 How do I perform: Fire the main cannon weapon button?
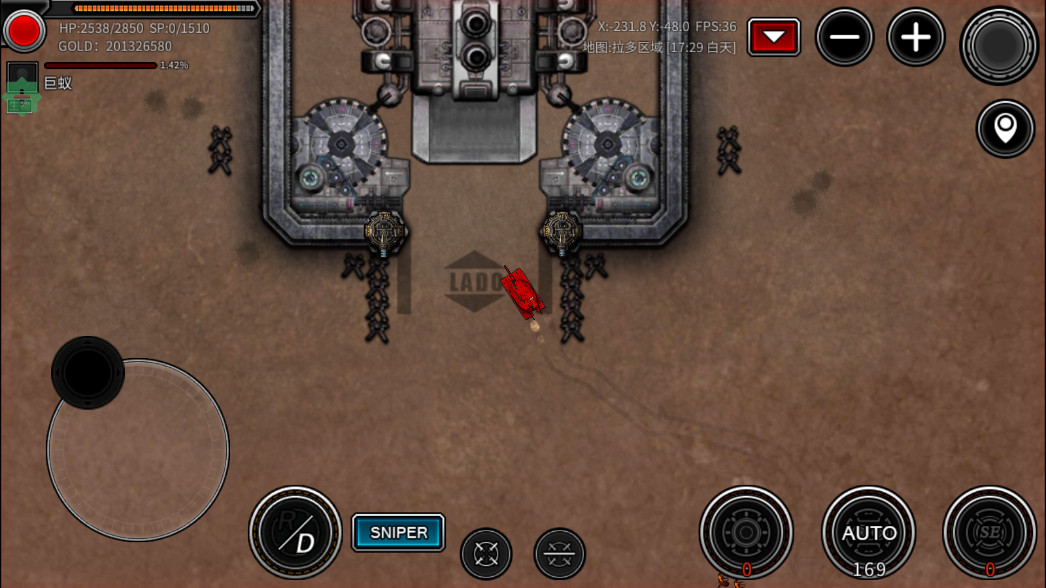(x=746, y=533)
